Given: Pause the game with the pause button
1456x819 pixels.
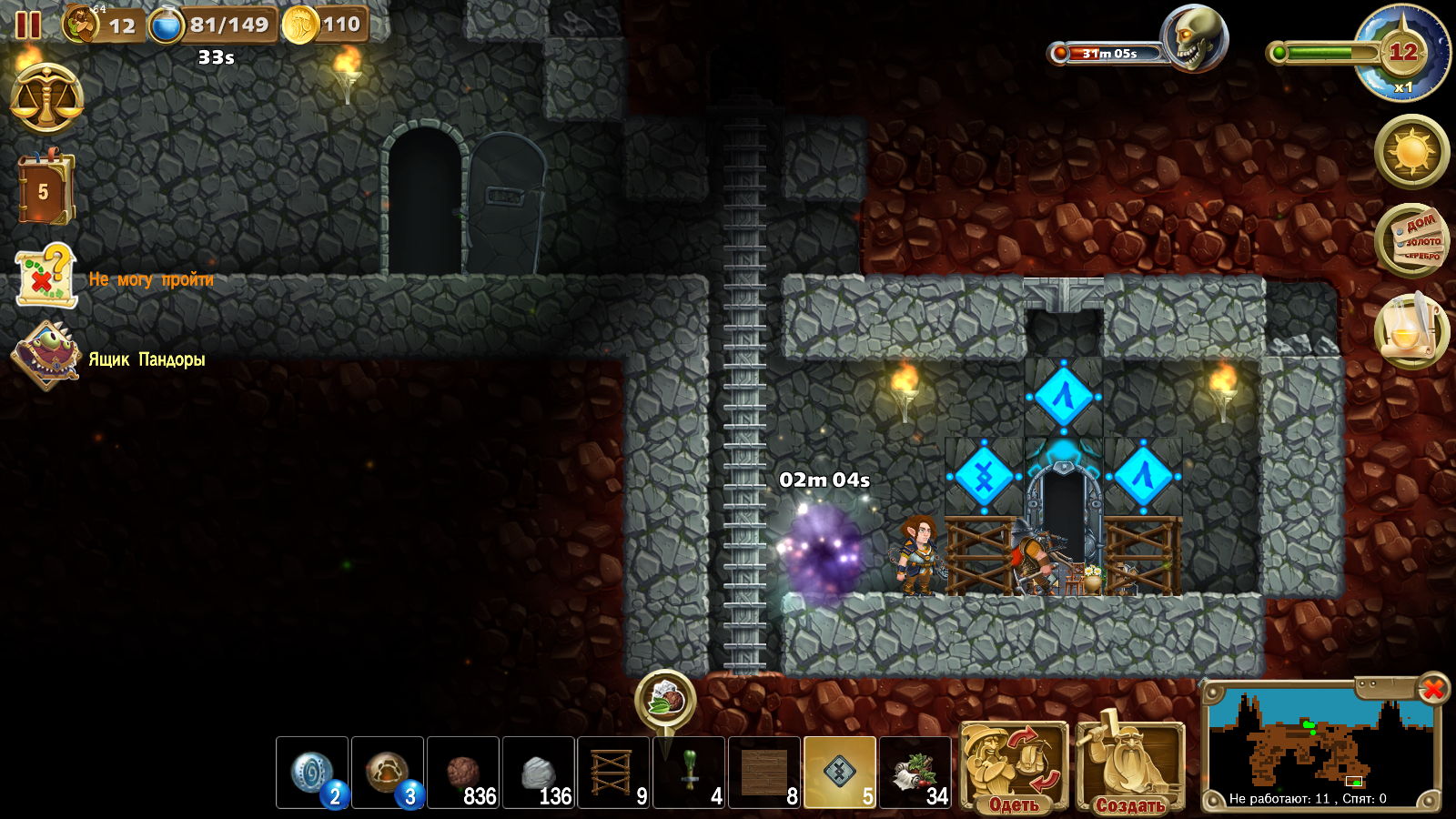Looking at the screenshot, I should coord(28,25).
